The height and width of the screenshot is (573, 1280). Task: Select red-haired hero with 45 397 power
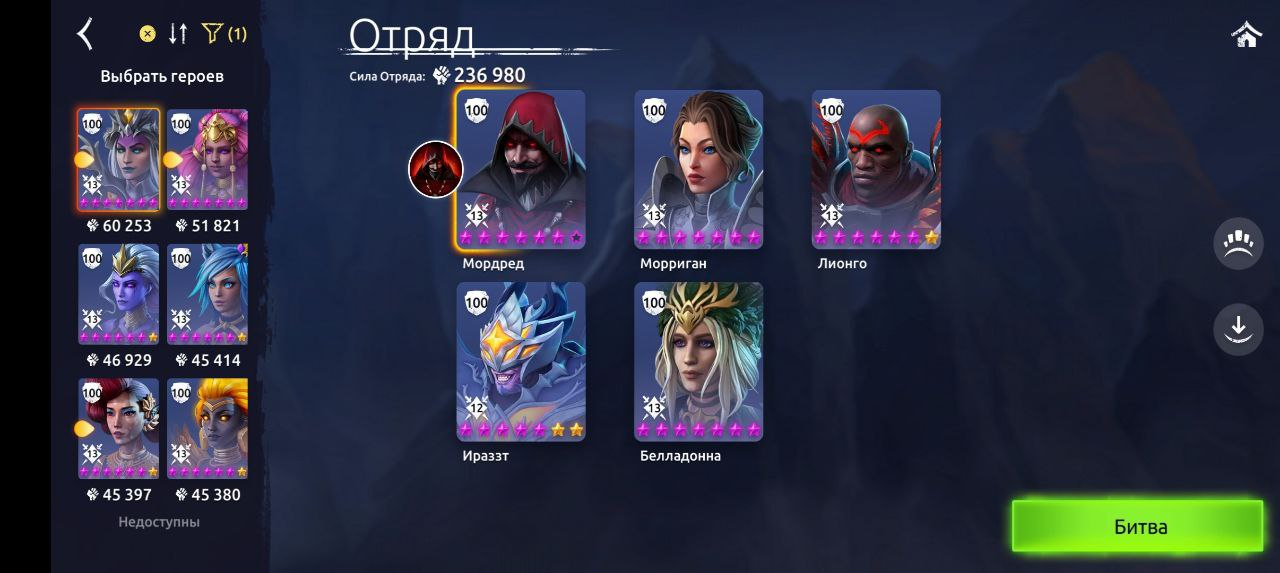[119, 428]
